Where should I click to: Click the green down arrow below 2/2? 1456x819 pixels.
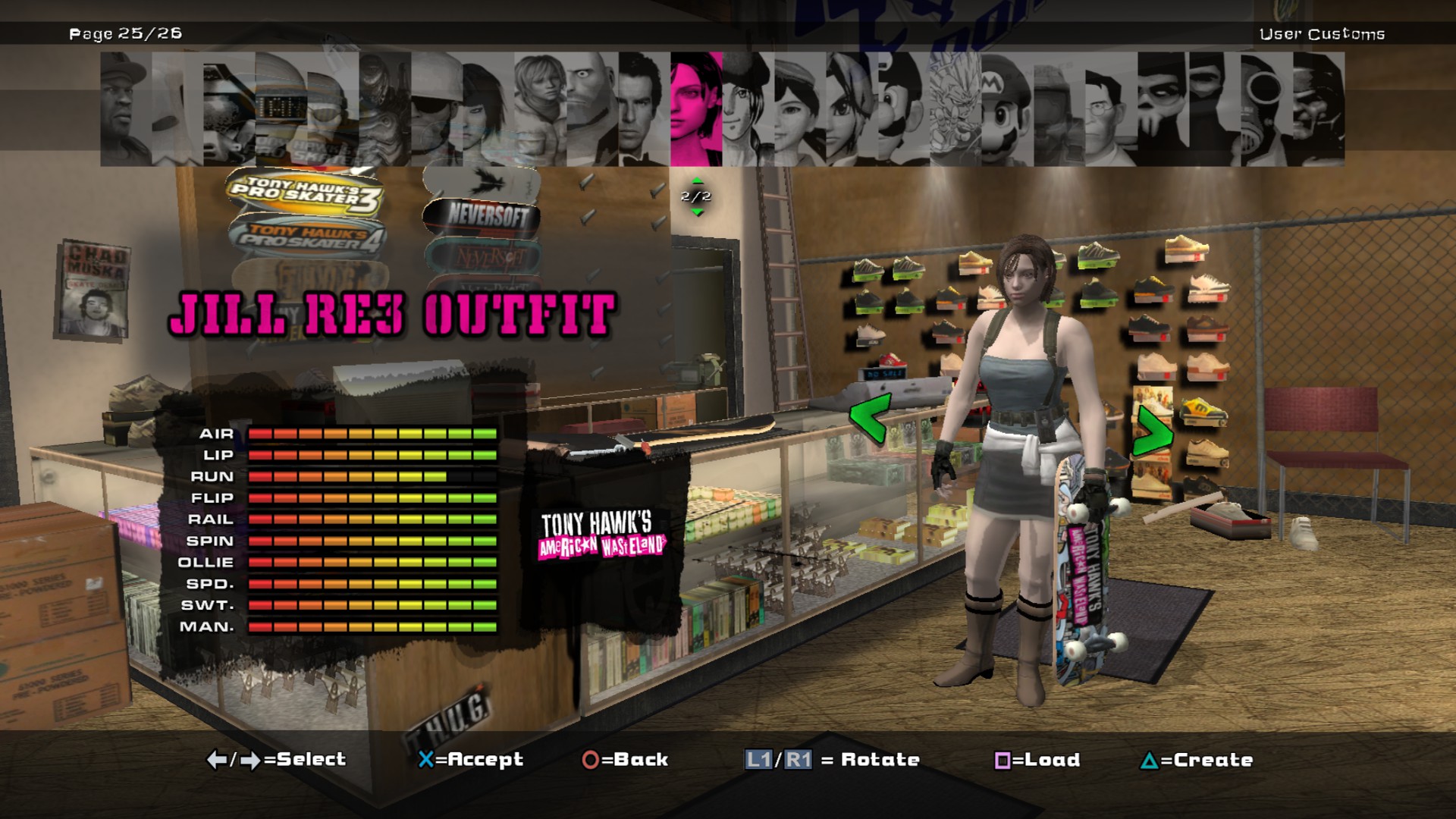click(697, 212)
